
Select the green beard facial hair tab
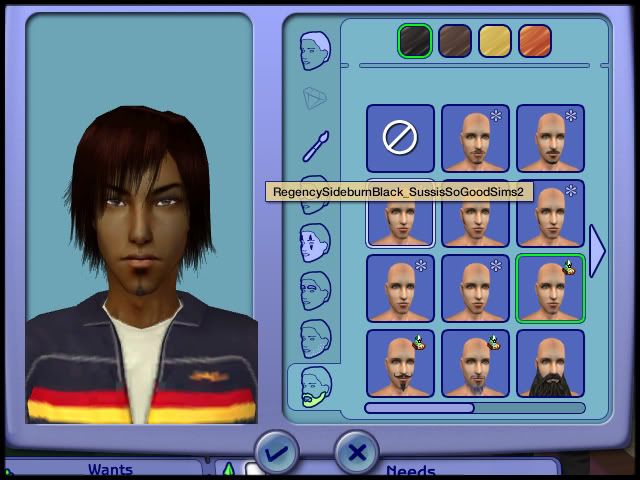point(316,388)
